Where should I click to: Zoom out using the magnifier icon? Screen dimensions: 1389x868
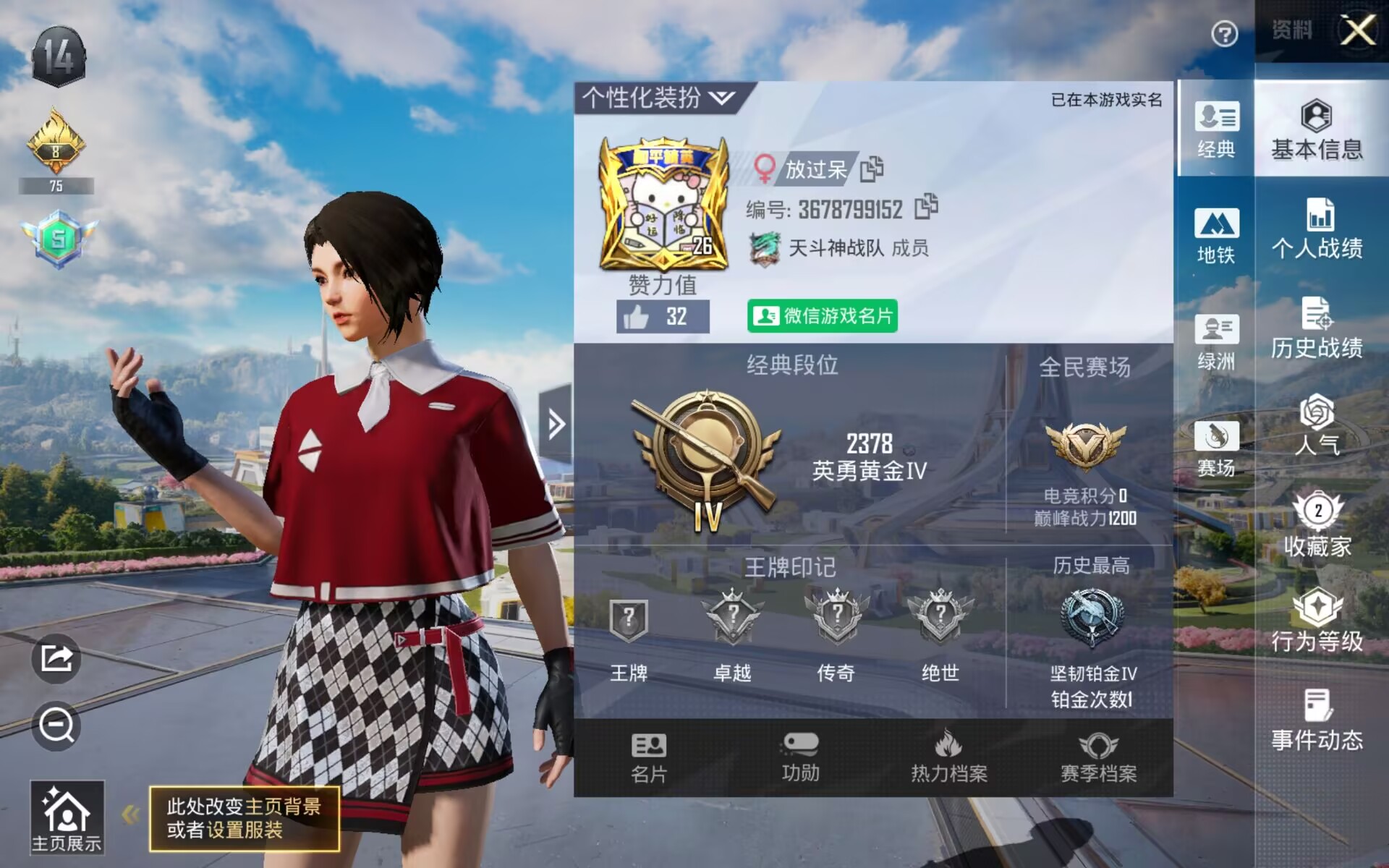(x=56, y=723)
